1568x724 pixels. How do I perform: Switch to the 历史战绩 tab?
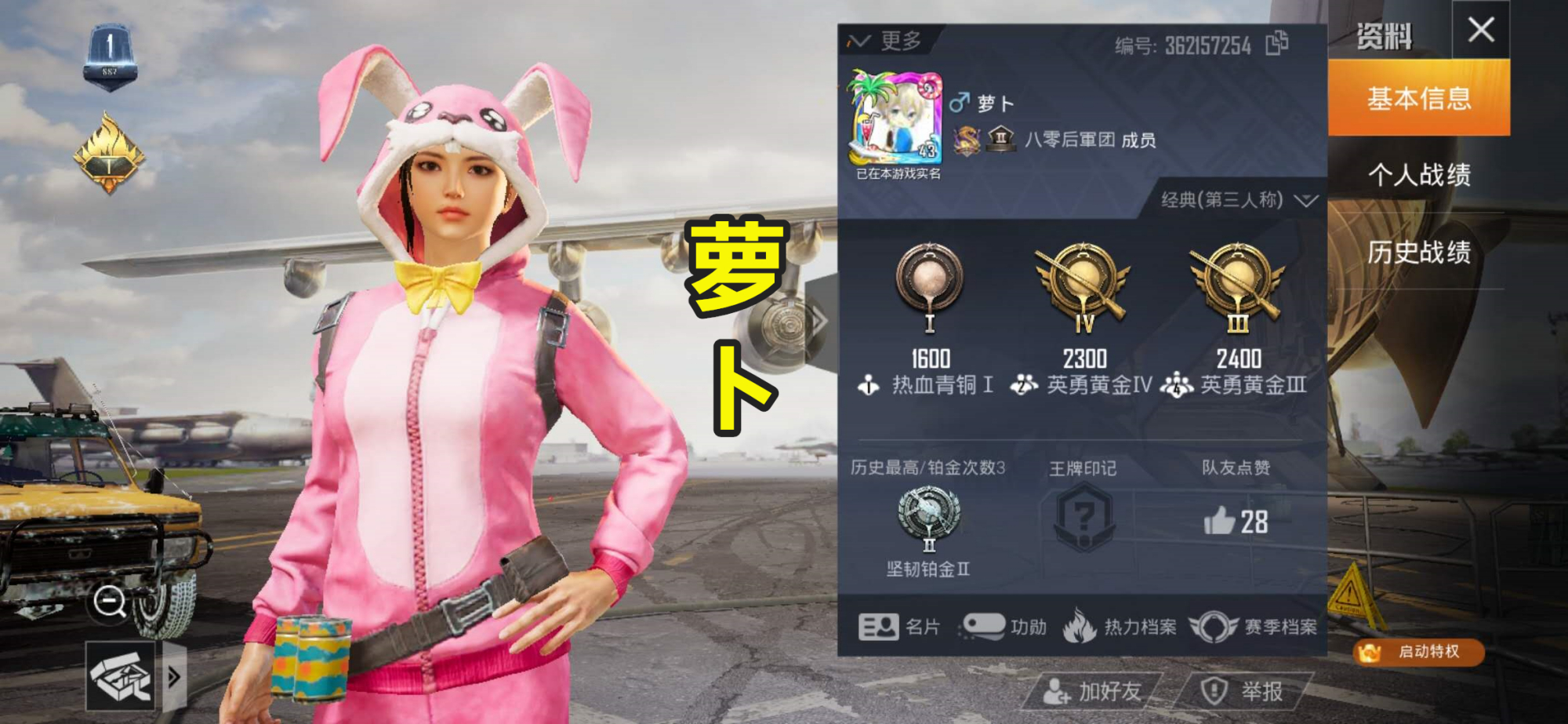click(1421, 253)
